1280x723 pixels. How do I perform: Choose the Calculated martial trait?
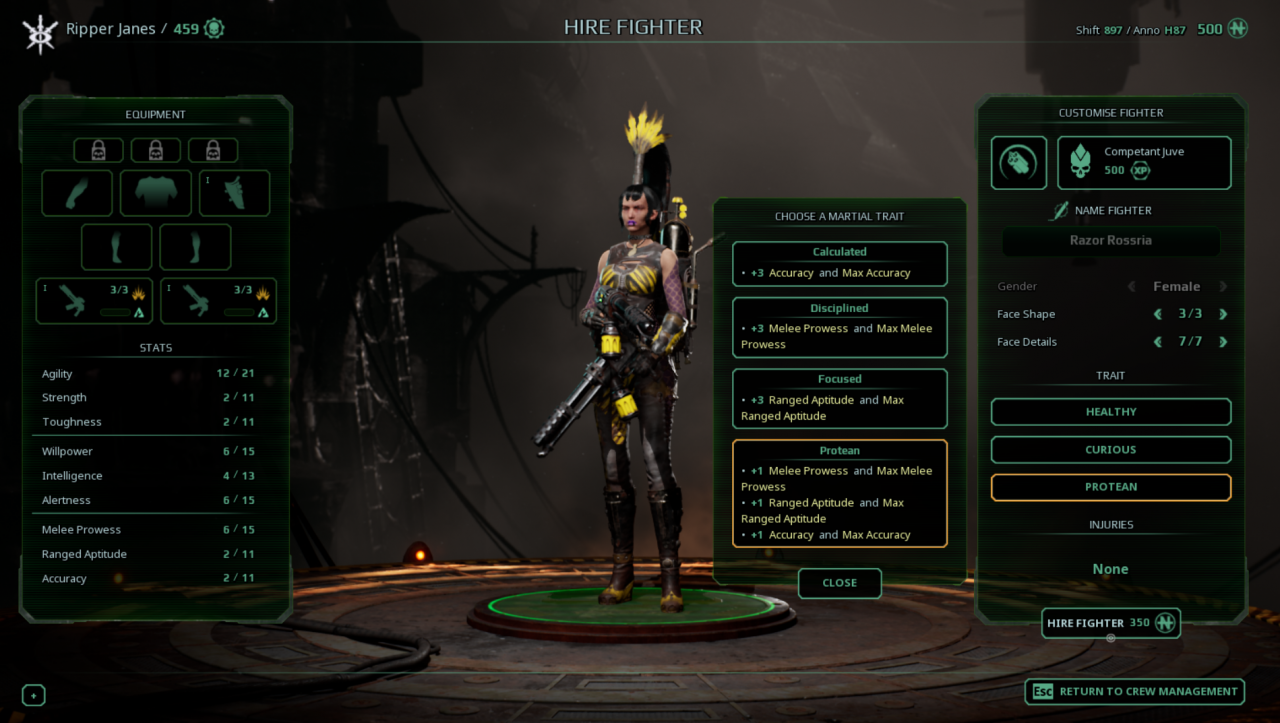pos(839,264)
